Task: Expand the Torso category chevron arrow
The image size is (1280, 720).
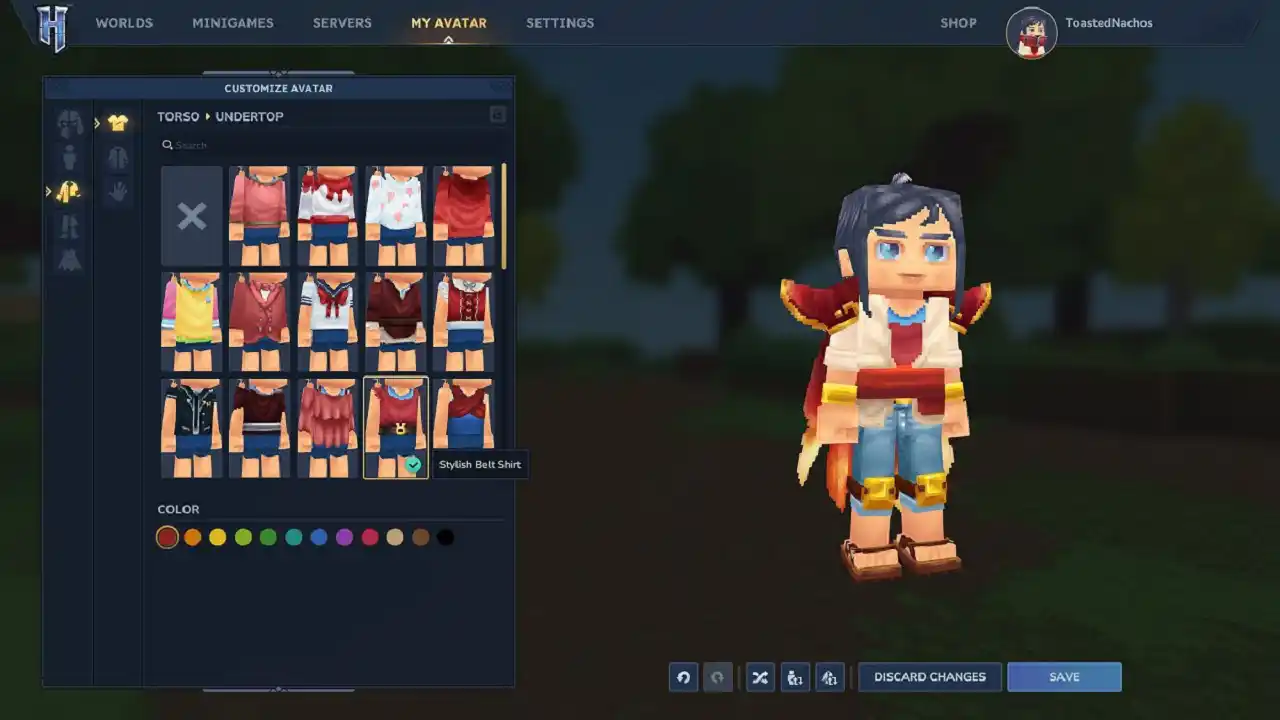Action: [47, 191]
